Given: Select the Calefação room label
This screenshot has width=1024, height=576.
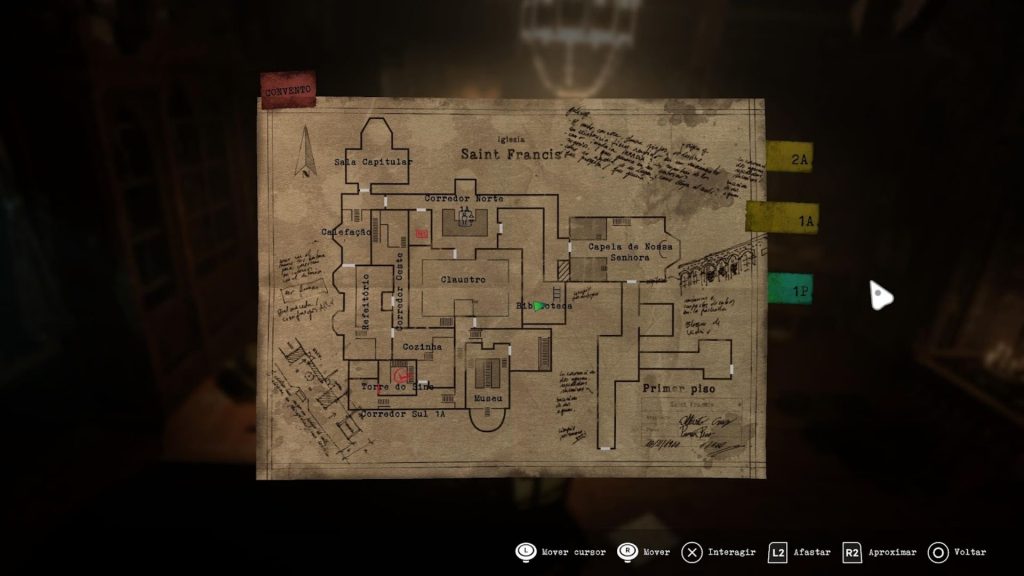Looking at the screenshot, I should 346,231.
